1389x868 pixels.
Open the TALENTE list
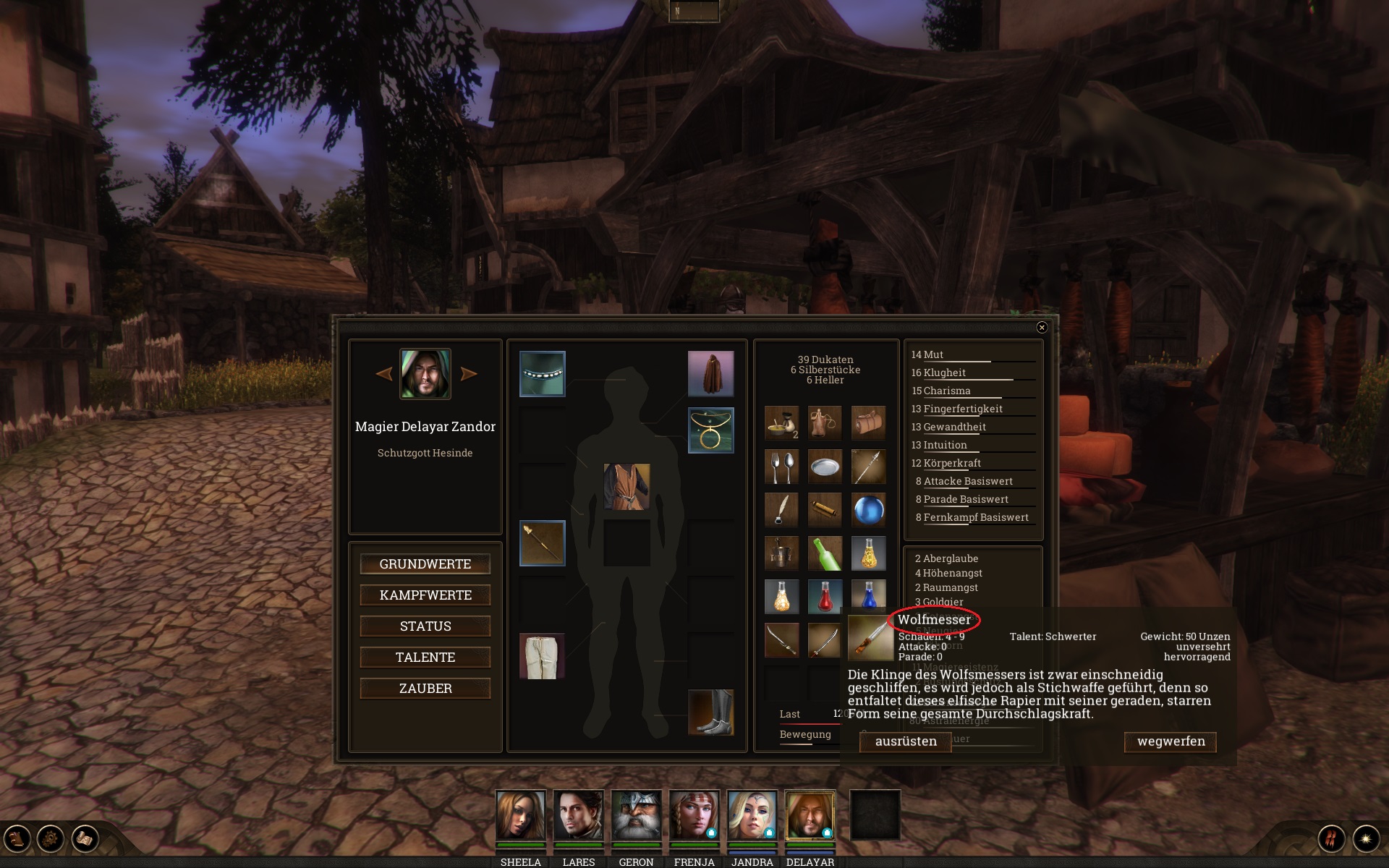[x=425, y=658]
